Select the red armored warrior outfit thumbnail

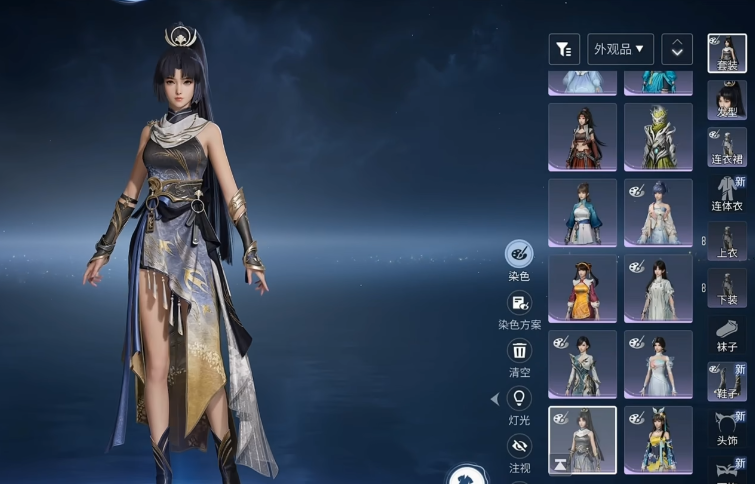pyautogui.click(x=582, y=137)
